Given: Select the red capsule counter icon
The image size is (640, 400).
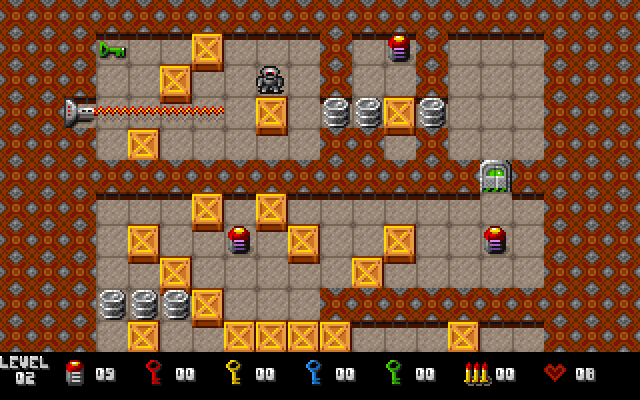Looking at the screenshot, I should pyautogui.click(x=74, y=373).
